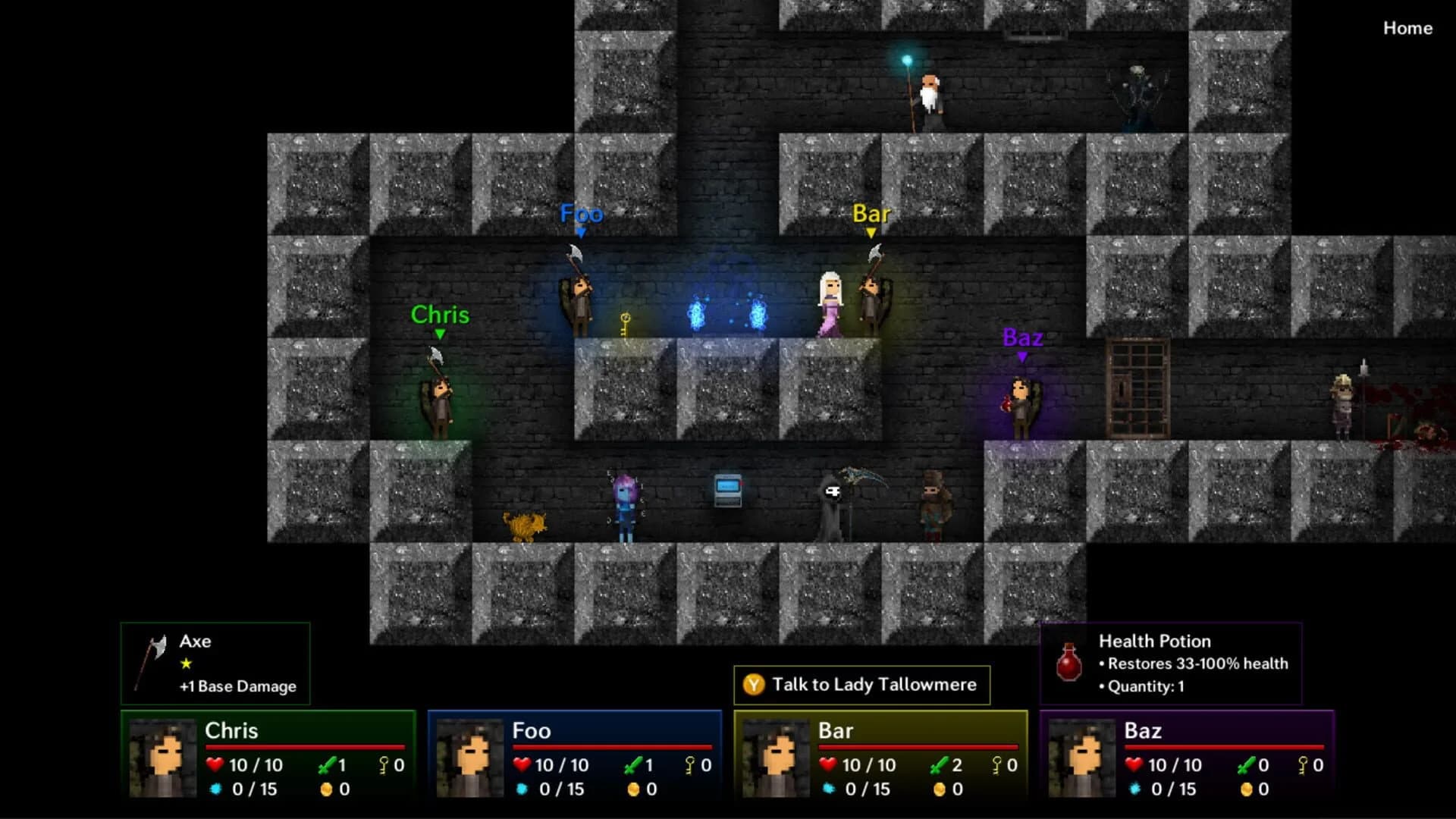Click the Bar panel name label

click(x=836, y=731)
